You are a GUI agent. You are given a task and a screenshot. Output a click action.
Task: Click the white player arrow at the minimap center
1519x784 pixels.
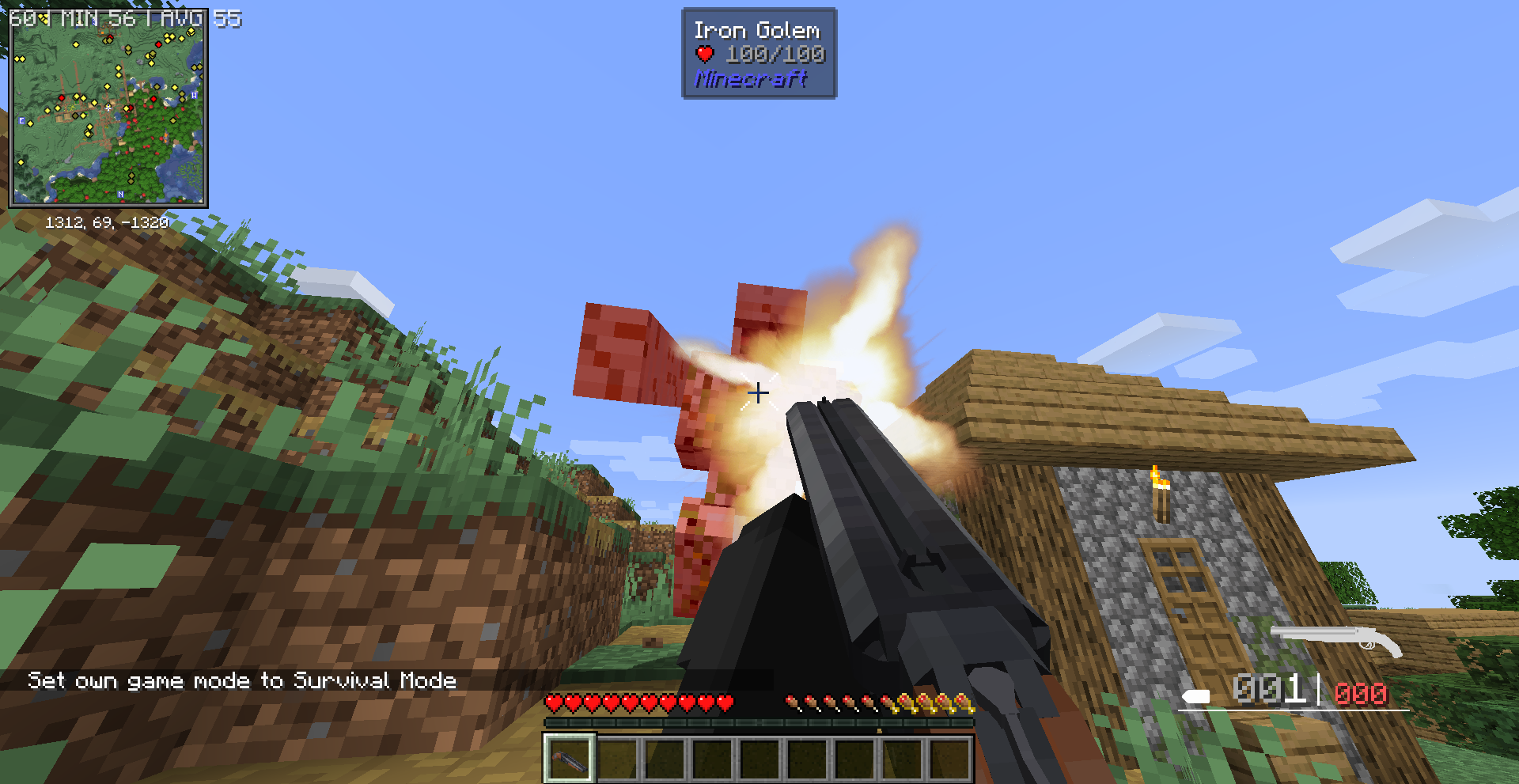[x=108, y=108]
